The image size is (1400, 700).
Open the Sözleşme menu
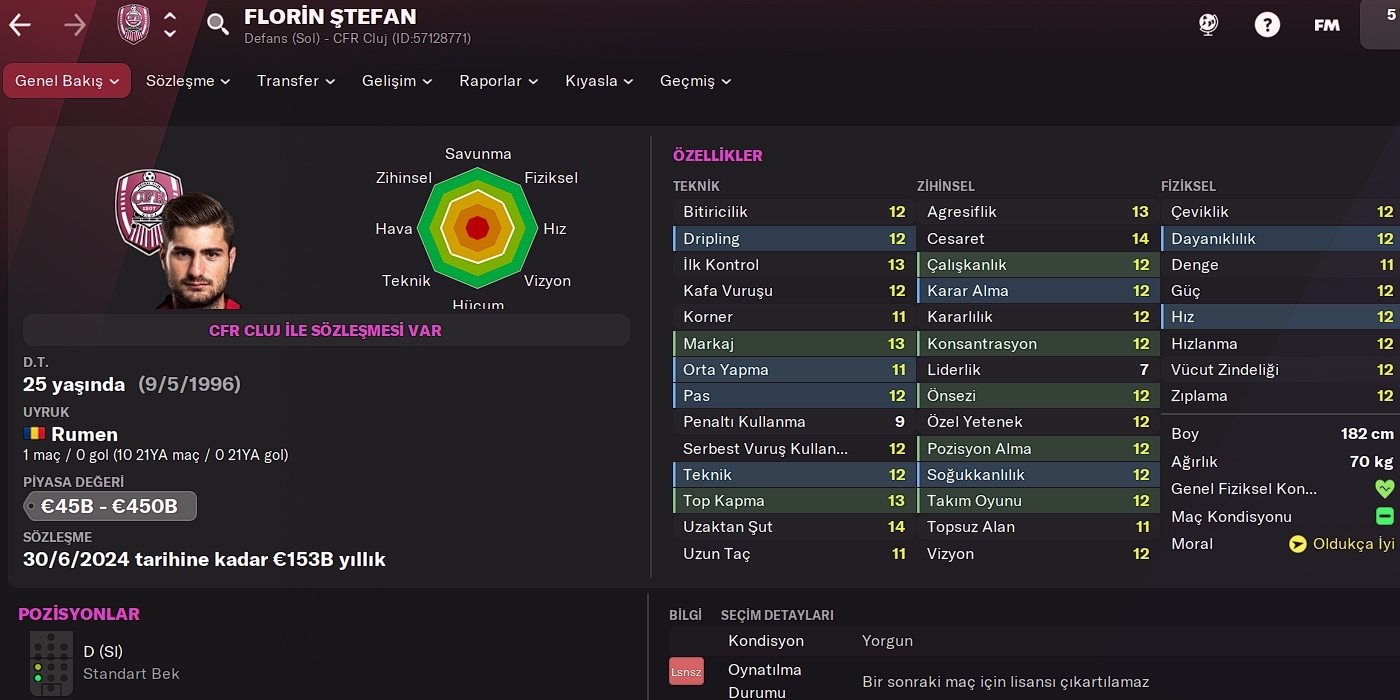(188, 81)
